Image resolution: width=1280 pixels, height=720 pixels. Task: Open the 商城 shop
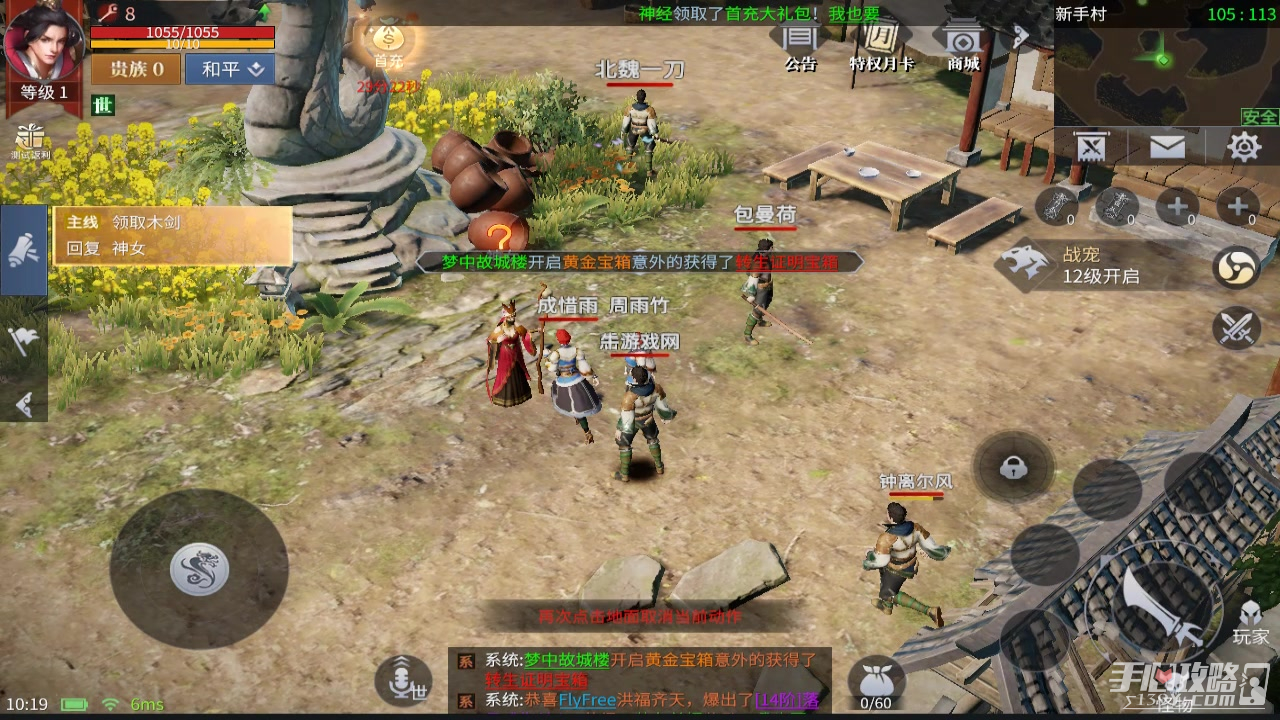pos(963,45)
